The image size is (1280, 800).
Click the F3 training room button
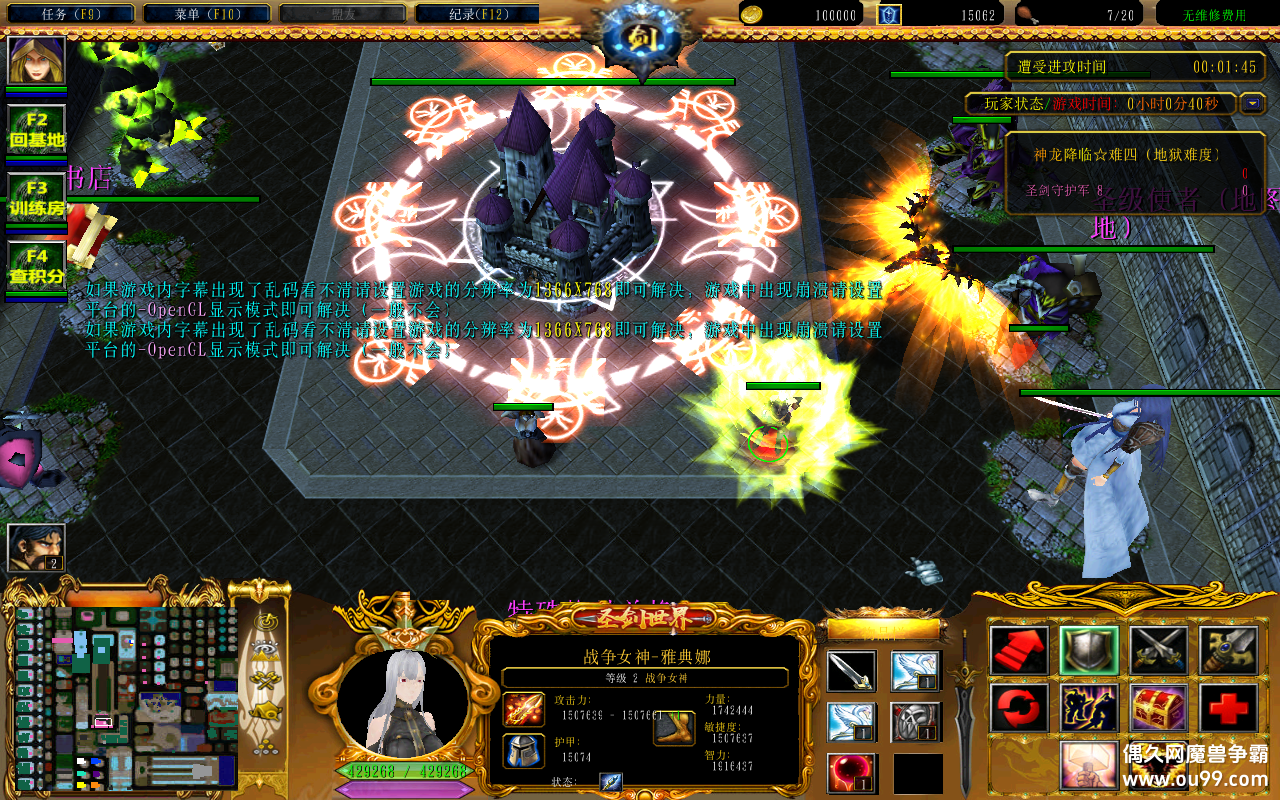pos(37,198)
